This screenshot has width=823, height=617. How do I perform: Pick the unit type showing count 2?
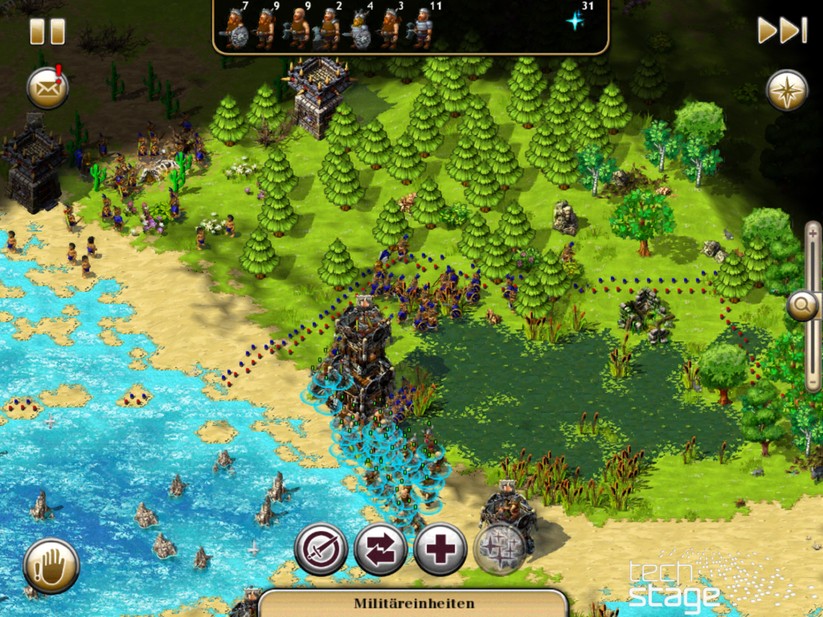[x=329, y=29]
